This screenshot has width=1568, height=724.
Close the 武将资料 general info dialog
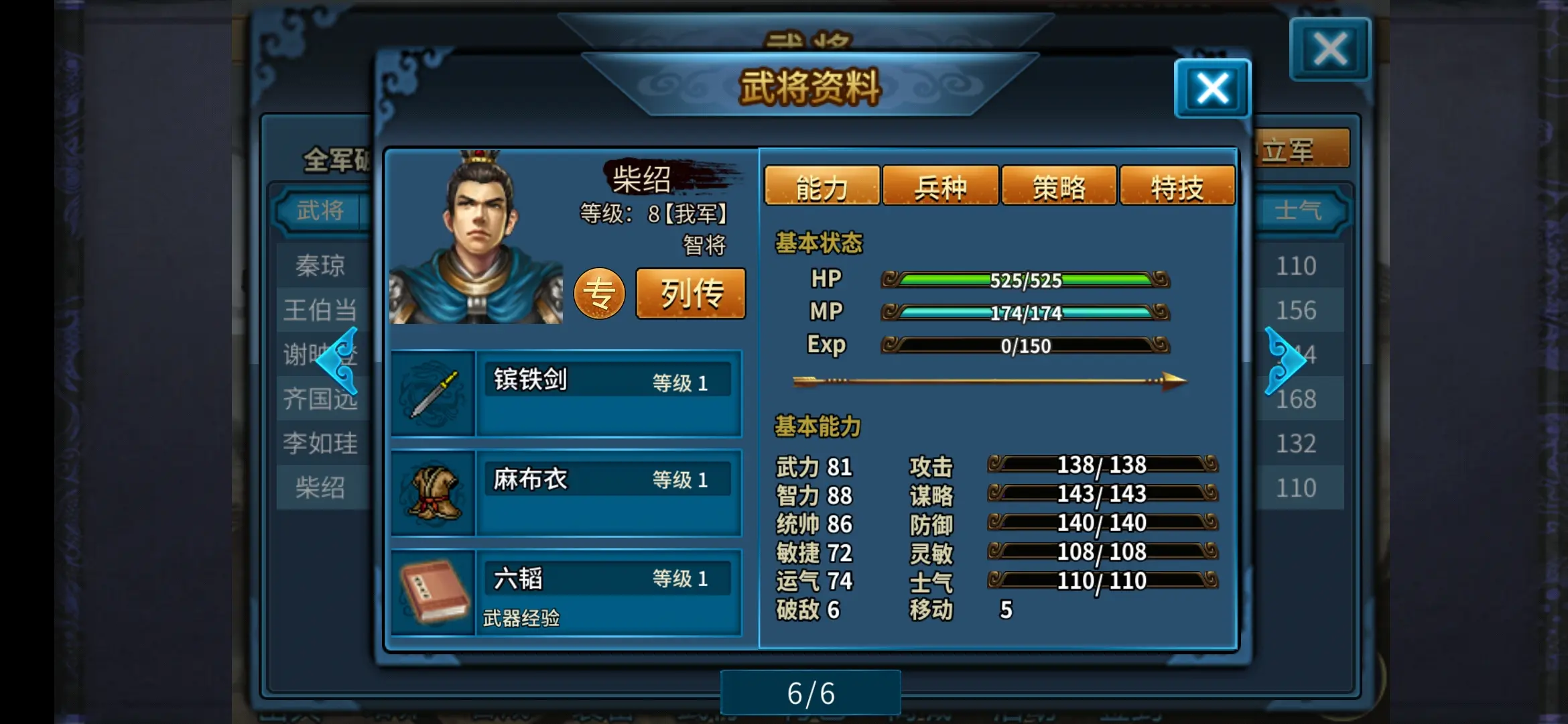click(1212, 89)
